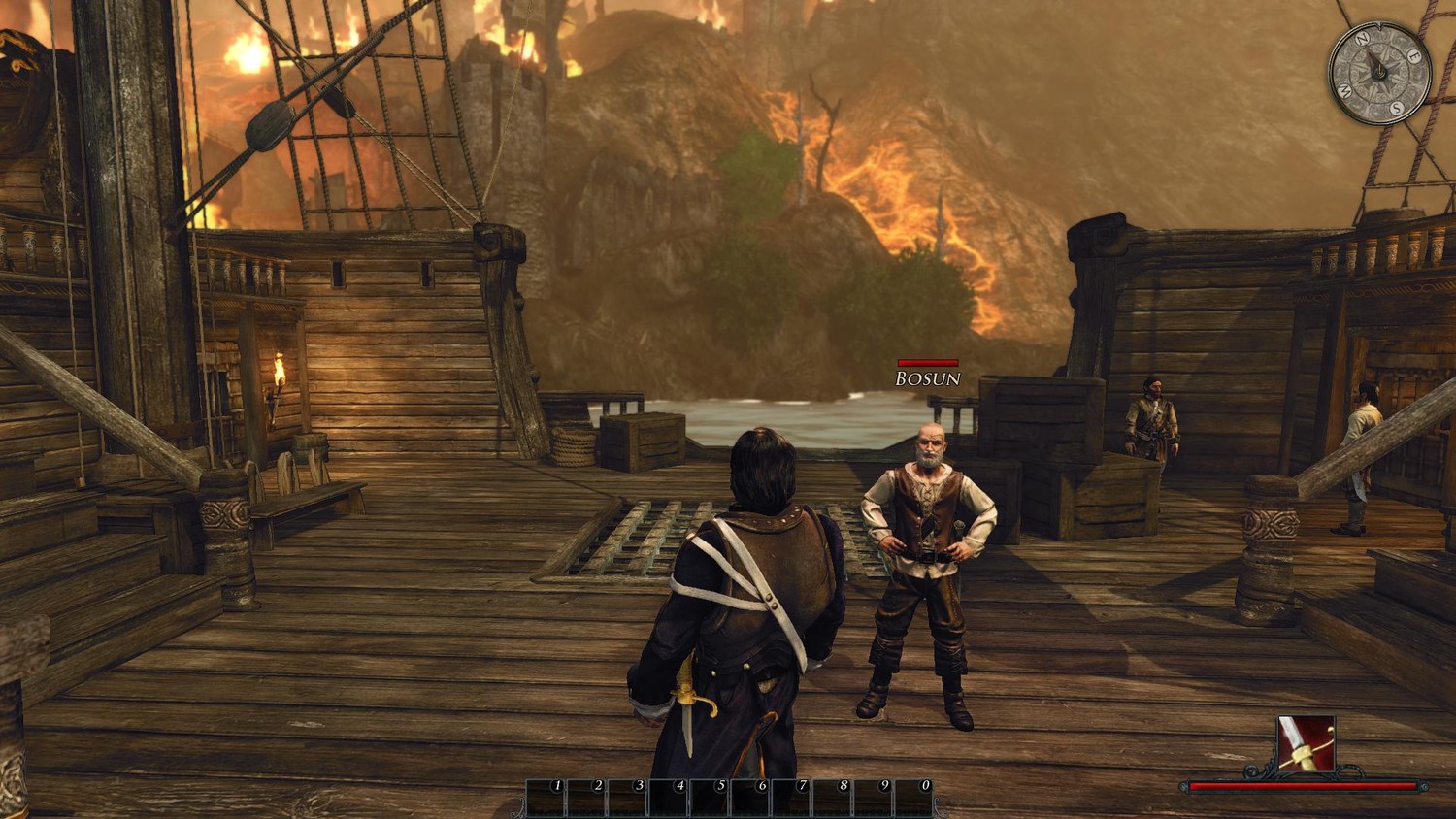This screenshot has width=1456, height=819.
Task: Select the equipped sword weapon icon
Action: coord(1306,744)
